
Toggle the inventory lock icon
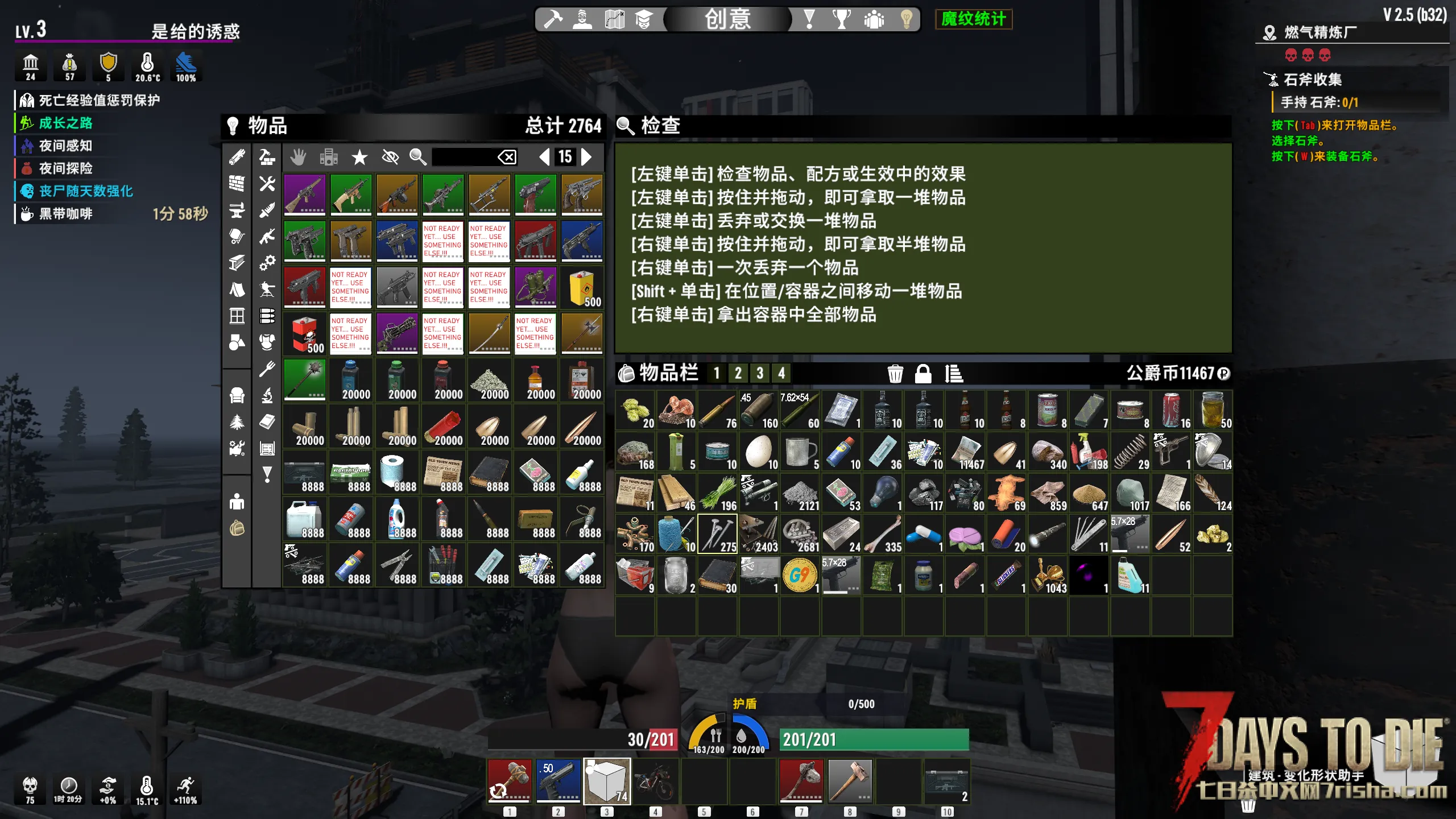(x=923, y=374)
